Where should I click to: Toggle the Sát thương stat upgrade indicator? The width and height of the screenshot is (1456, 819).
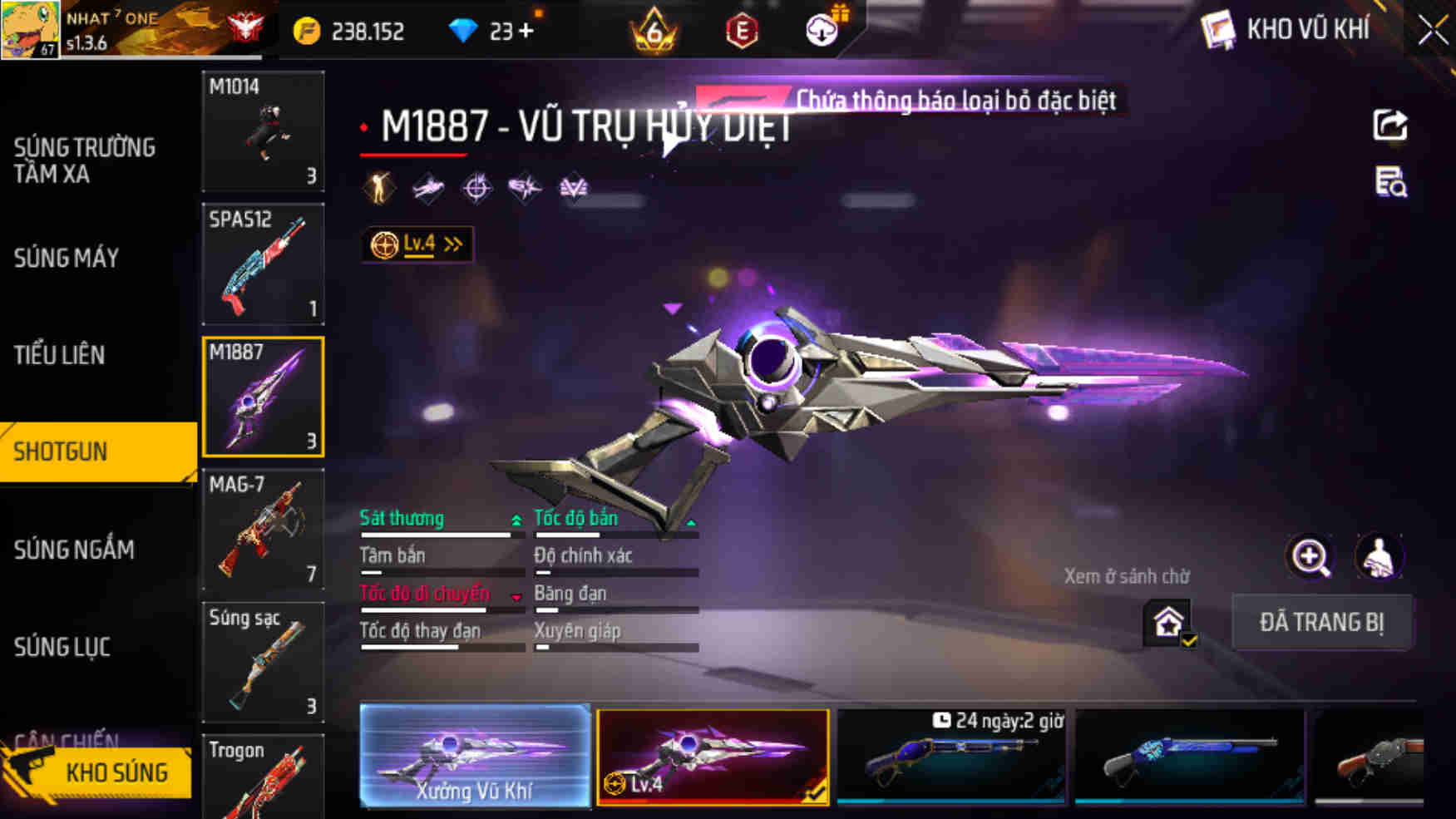click(516, 518)
